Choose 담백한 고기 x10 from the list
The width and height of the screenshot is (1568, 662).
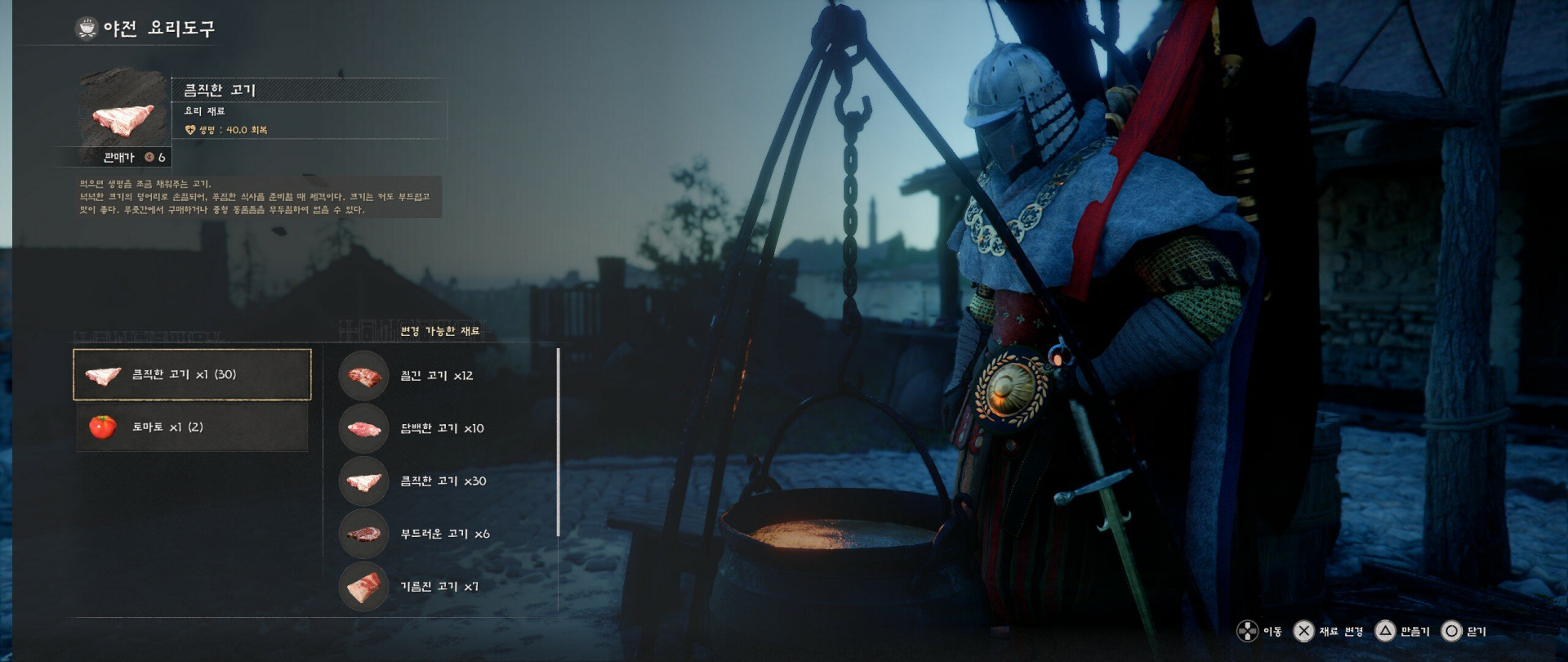pos(441,428)
